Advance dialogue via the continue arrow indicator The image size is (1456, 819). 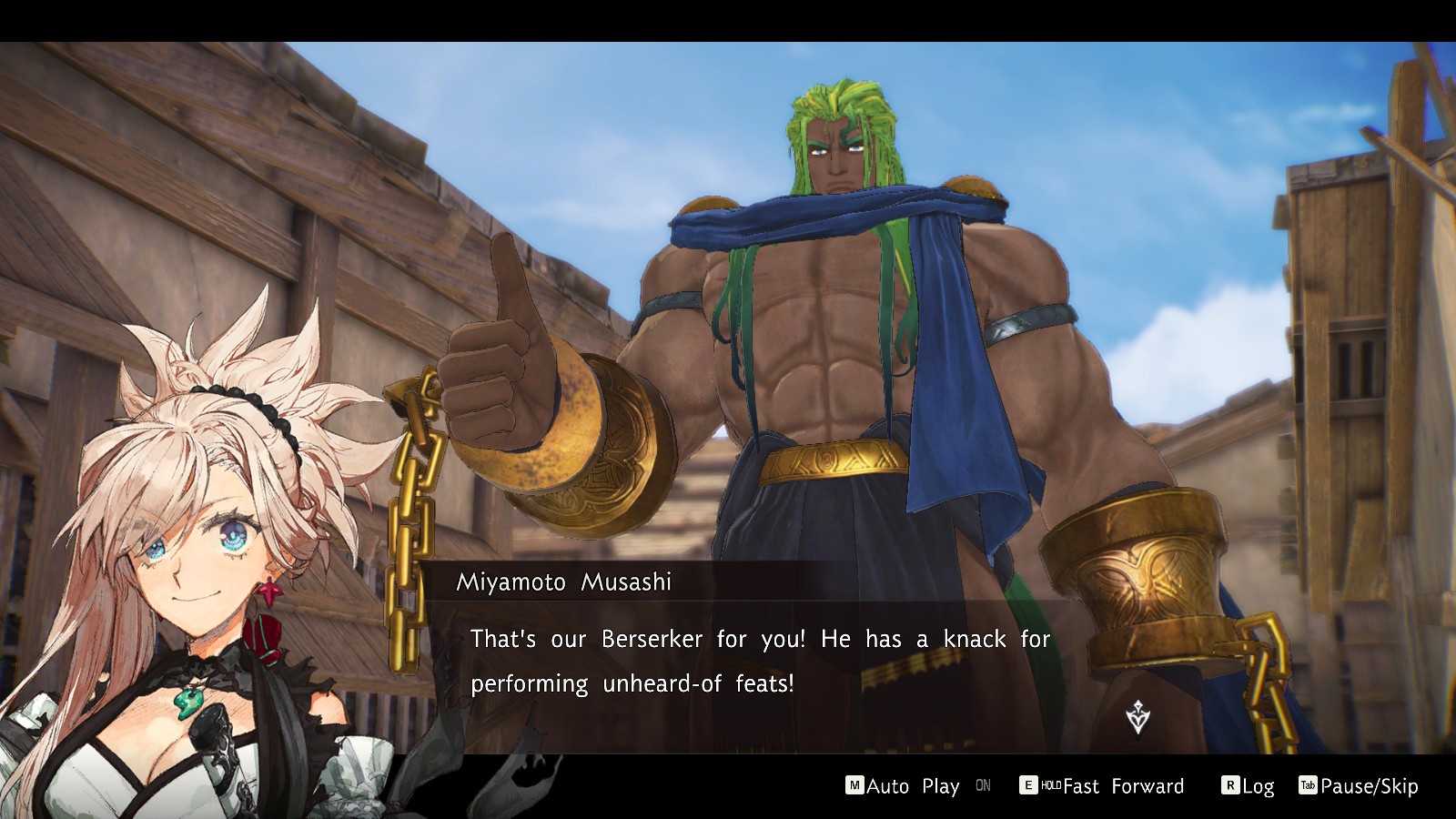pos(1137,717)
